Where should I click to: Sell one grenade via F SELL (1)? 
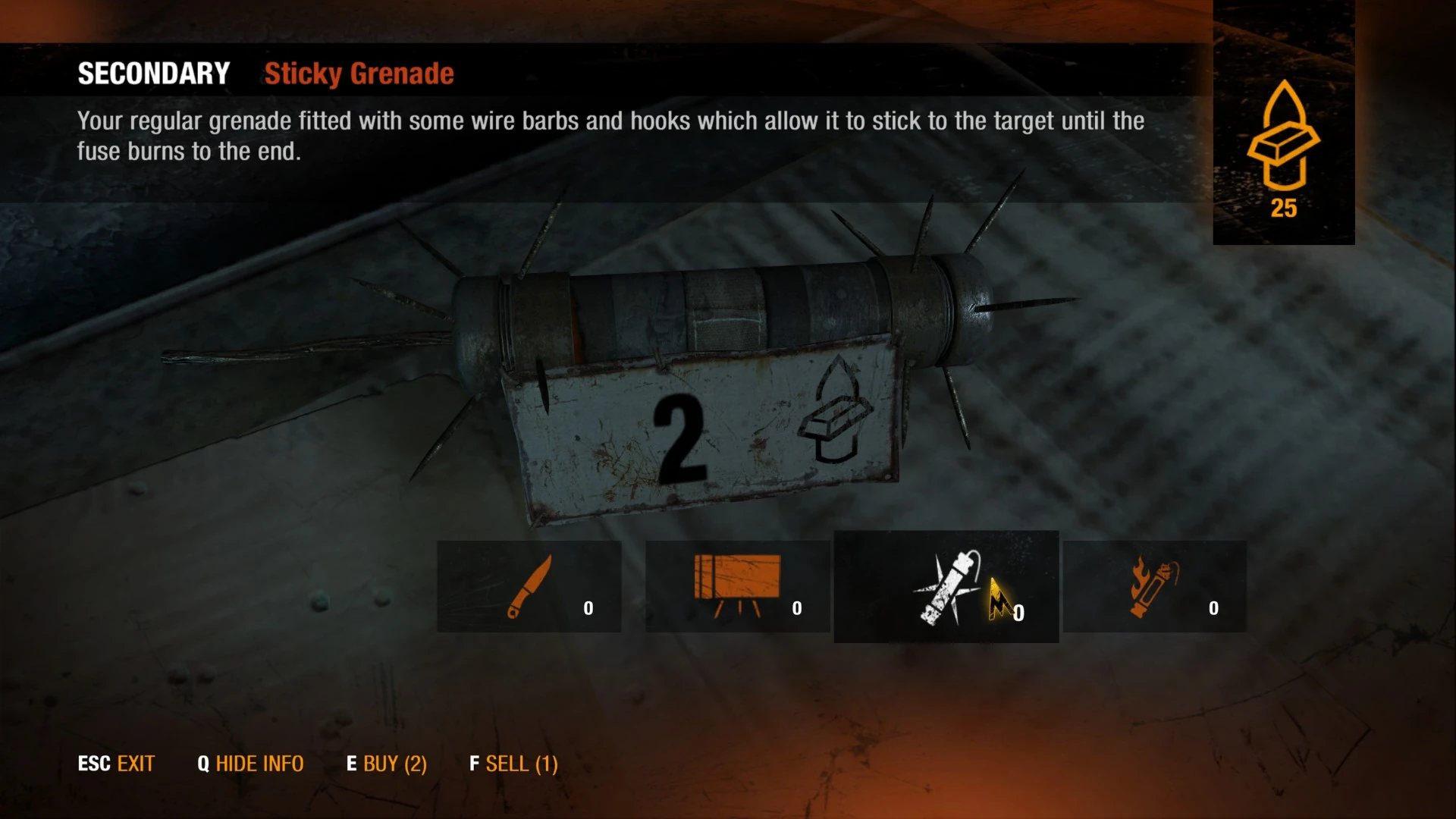(513, 764)
